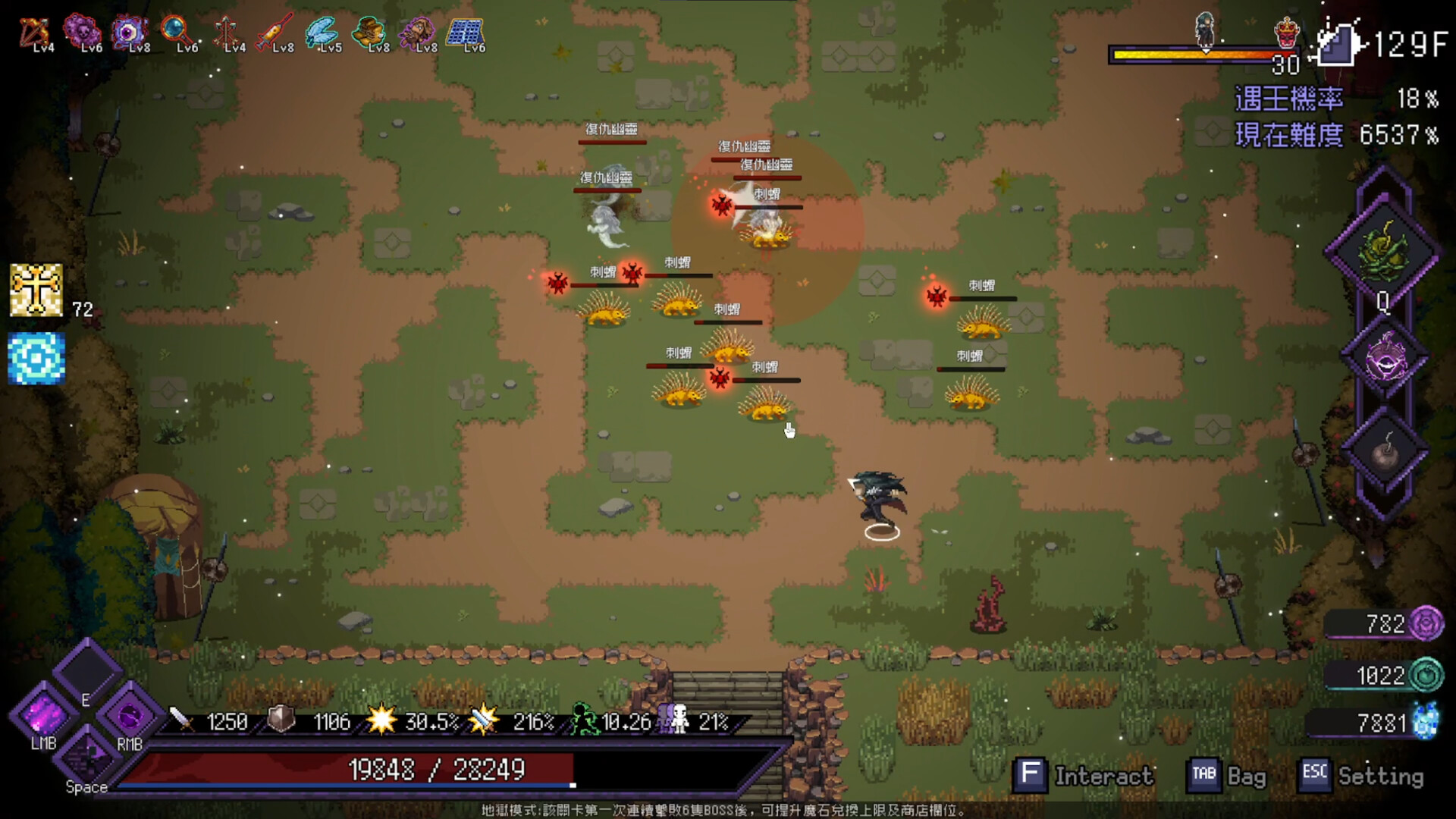Select the Lv6 magnifying glass item icon

point(178,30)
